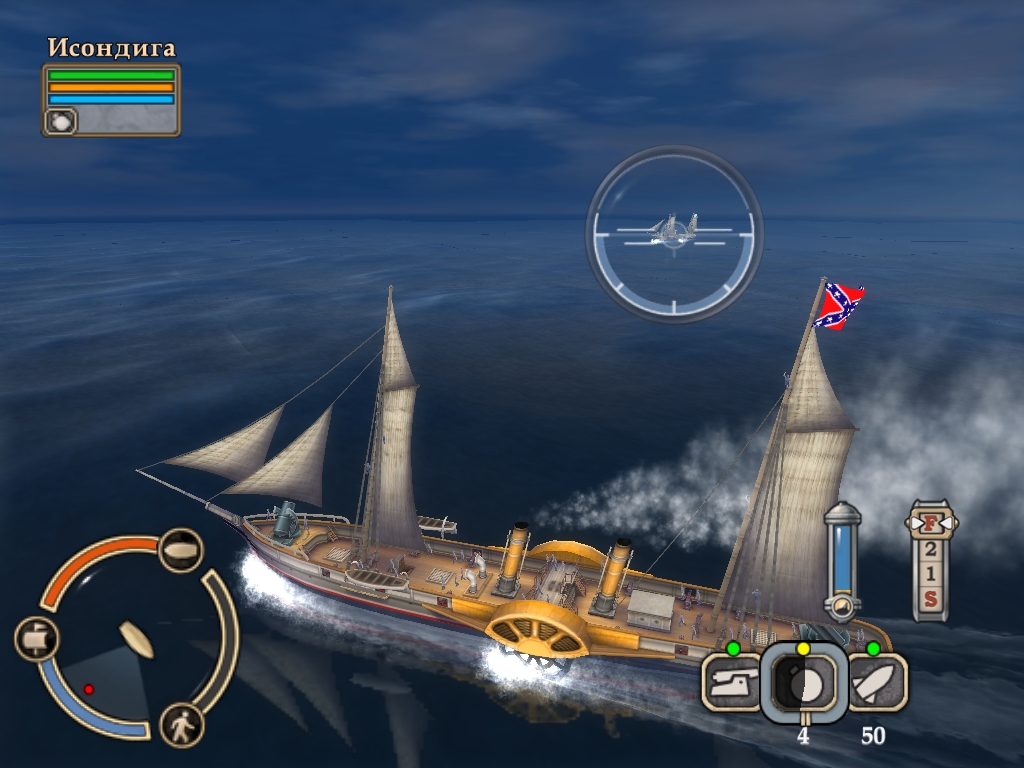Set throttle to speed 1
Viewport: 1024px width, 768px height.
(930, 574)
